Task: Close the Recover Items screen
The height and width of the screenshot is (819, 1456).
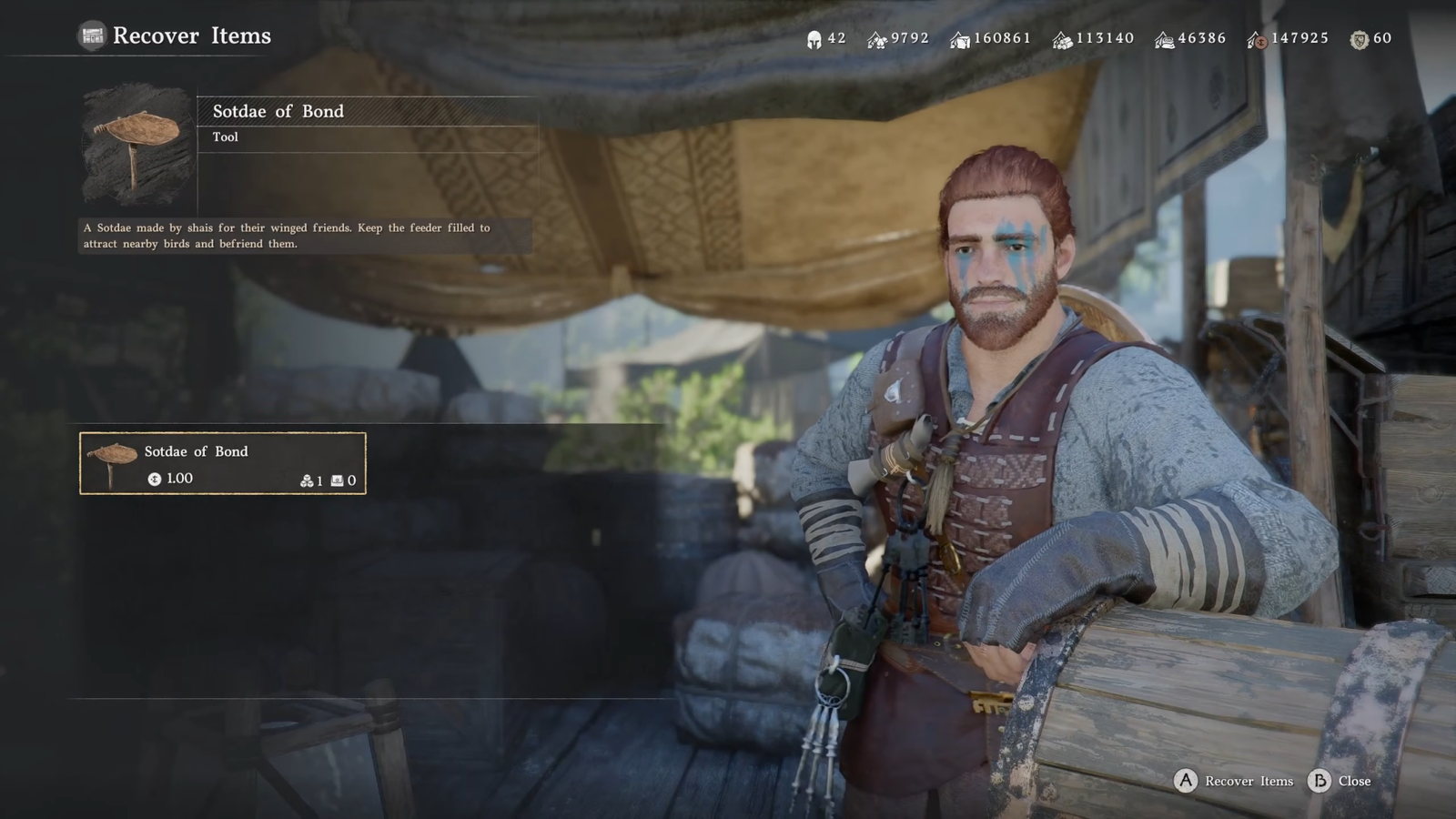Action: (x=1352, y=781)
